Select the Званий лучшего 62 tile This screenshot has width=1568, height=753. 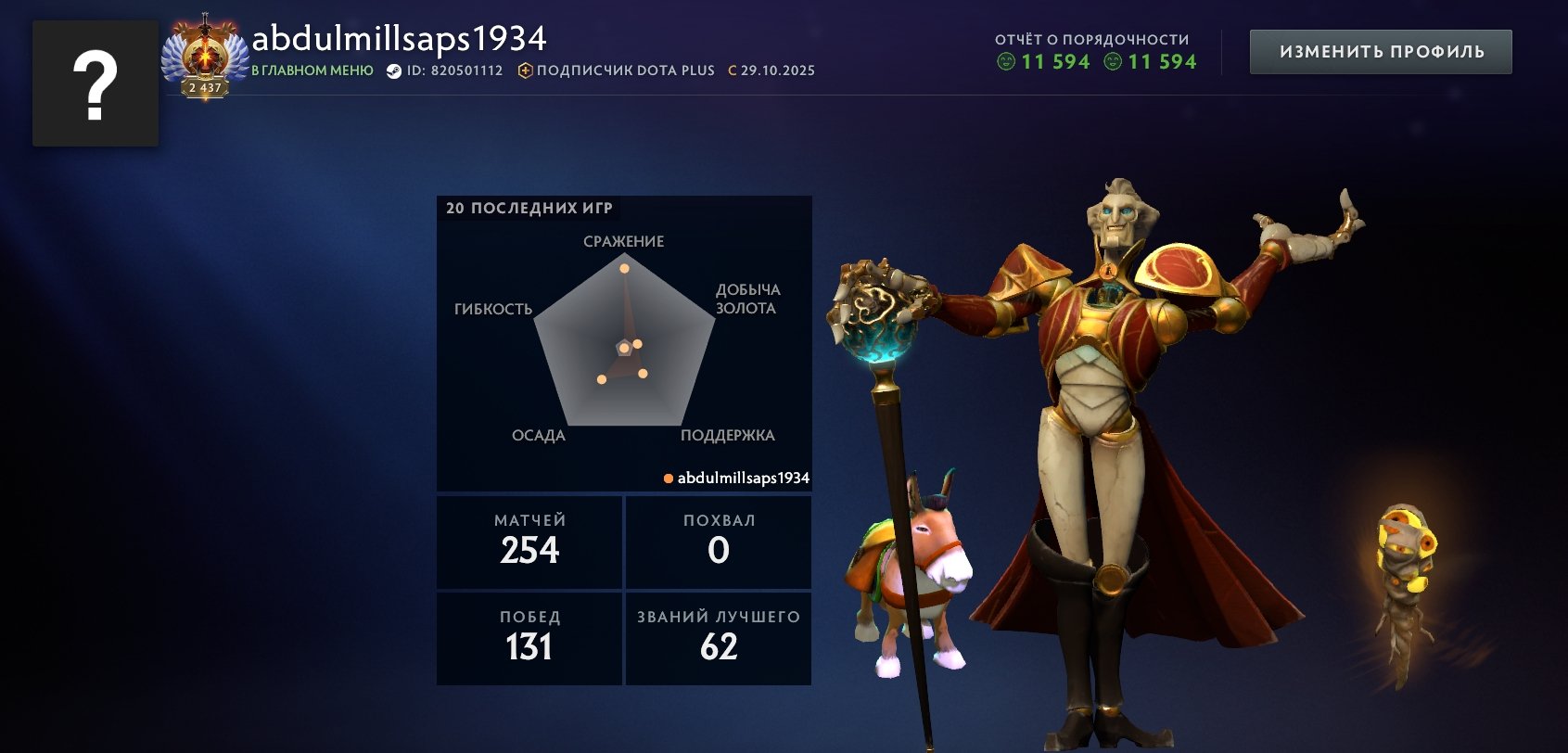[x=719, y=638]
